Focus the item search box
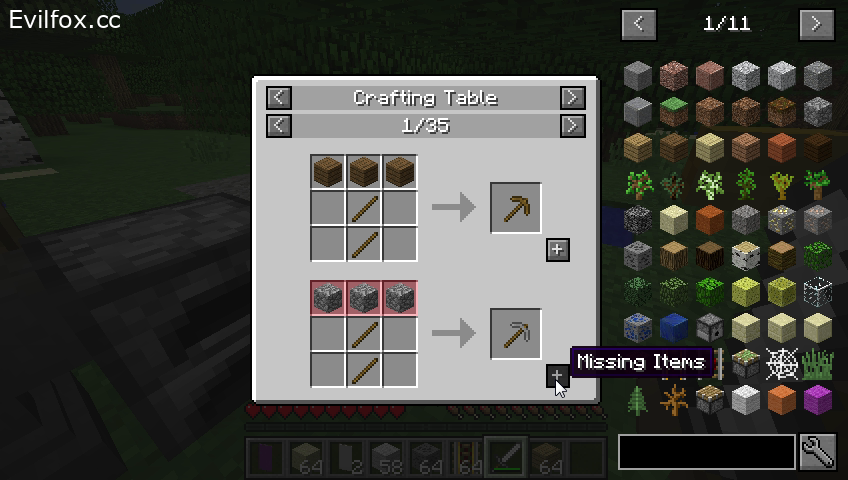Screen dimensions: 848x480 point(706,452)
